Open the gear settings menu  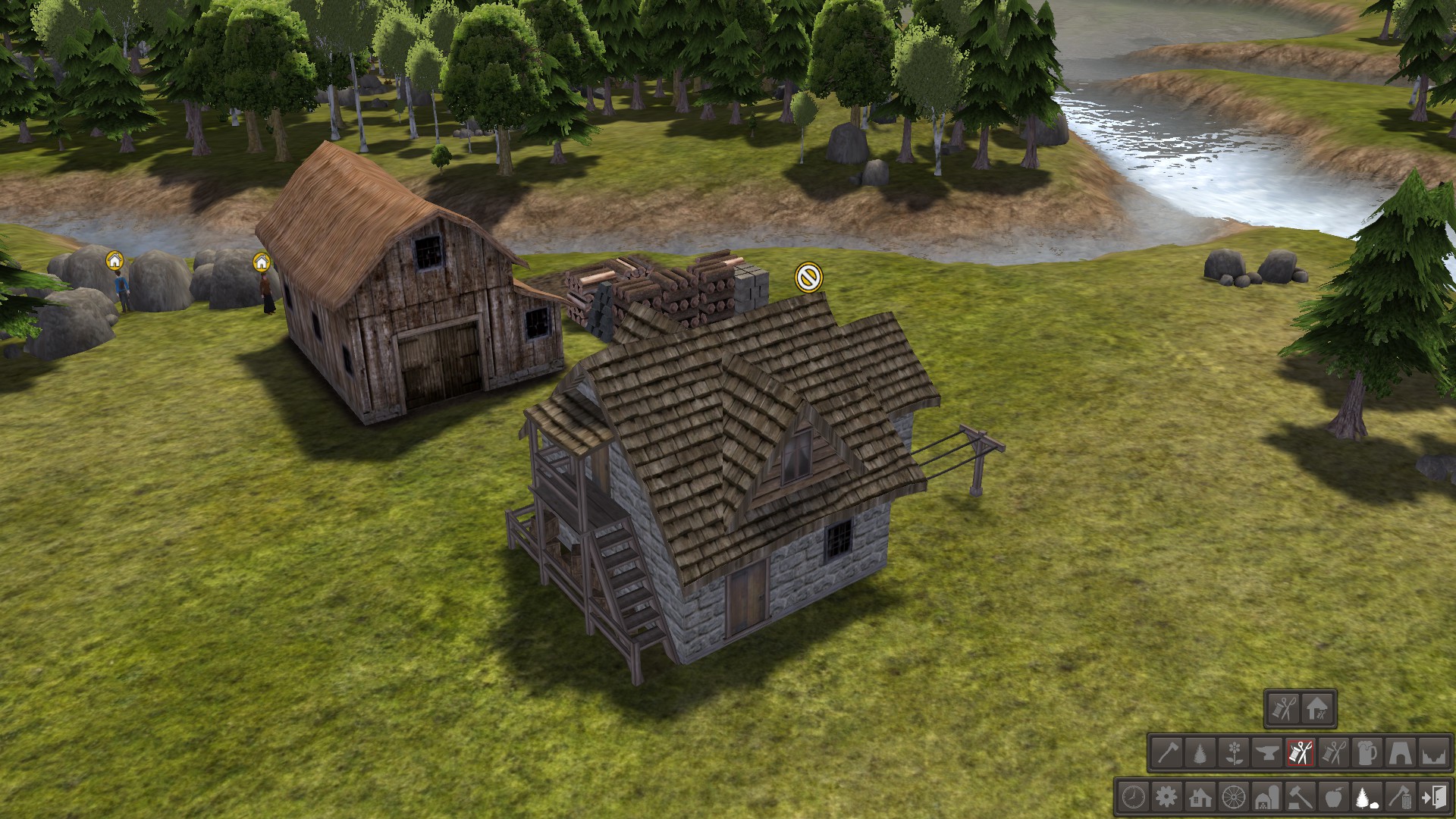click(x=1166, y=798)
